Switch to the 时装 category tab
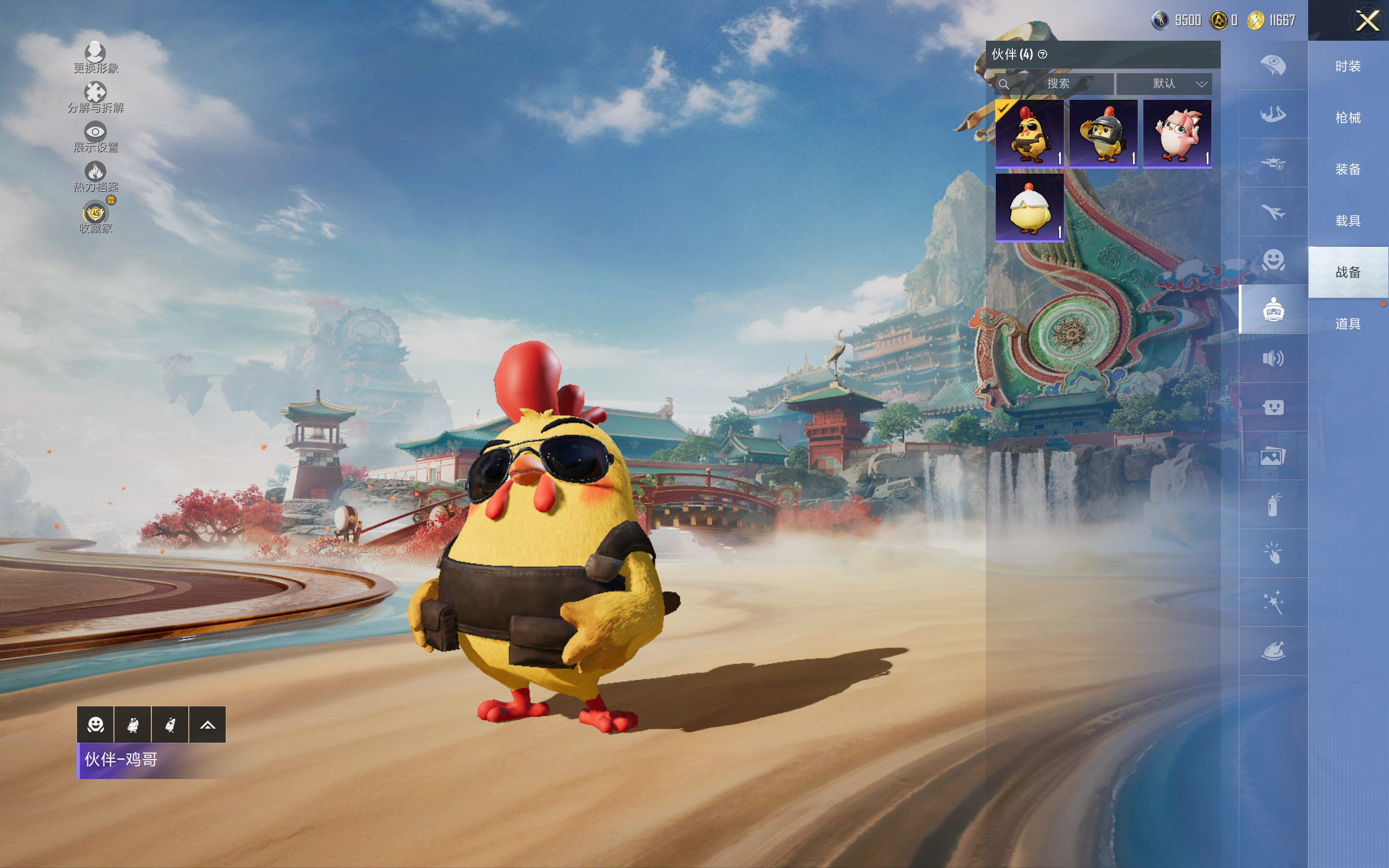 click(1348, 67)
